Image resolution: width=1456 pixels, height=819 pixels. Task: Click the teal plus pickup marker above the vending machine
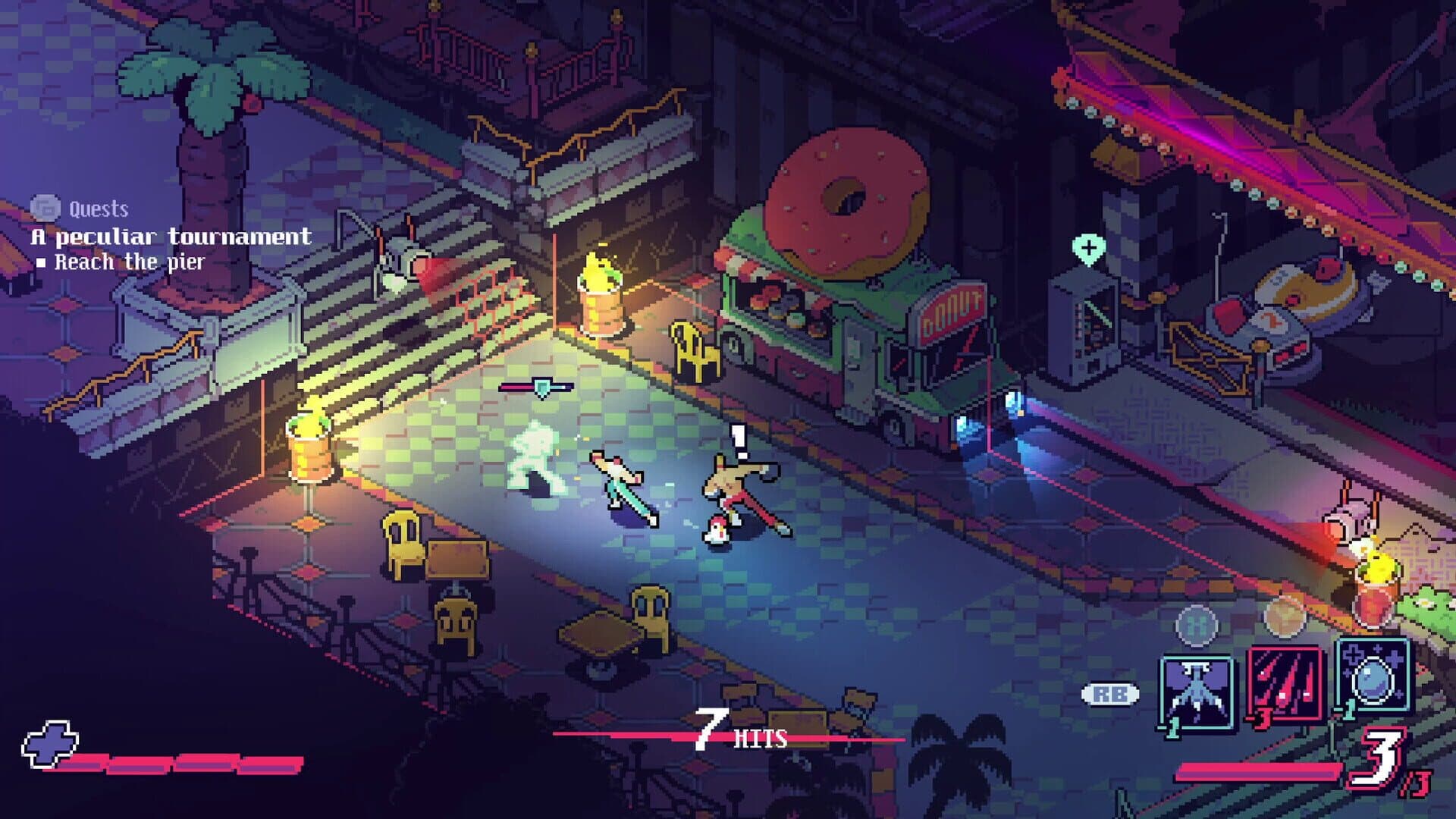click(x=1090, y=245)
